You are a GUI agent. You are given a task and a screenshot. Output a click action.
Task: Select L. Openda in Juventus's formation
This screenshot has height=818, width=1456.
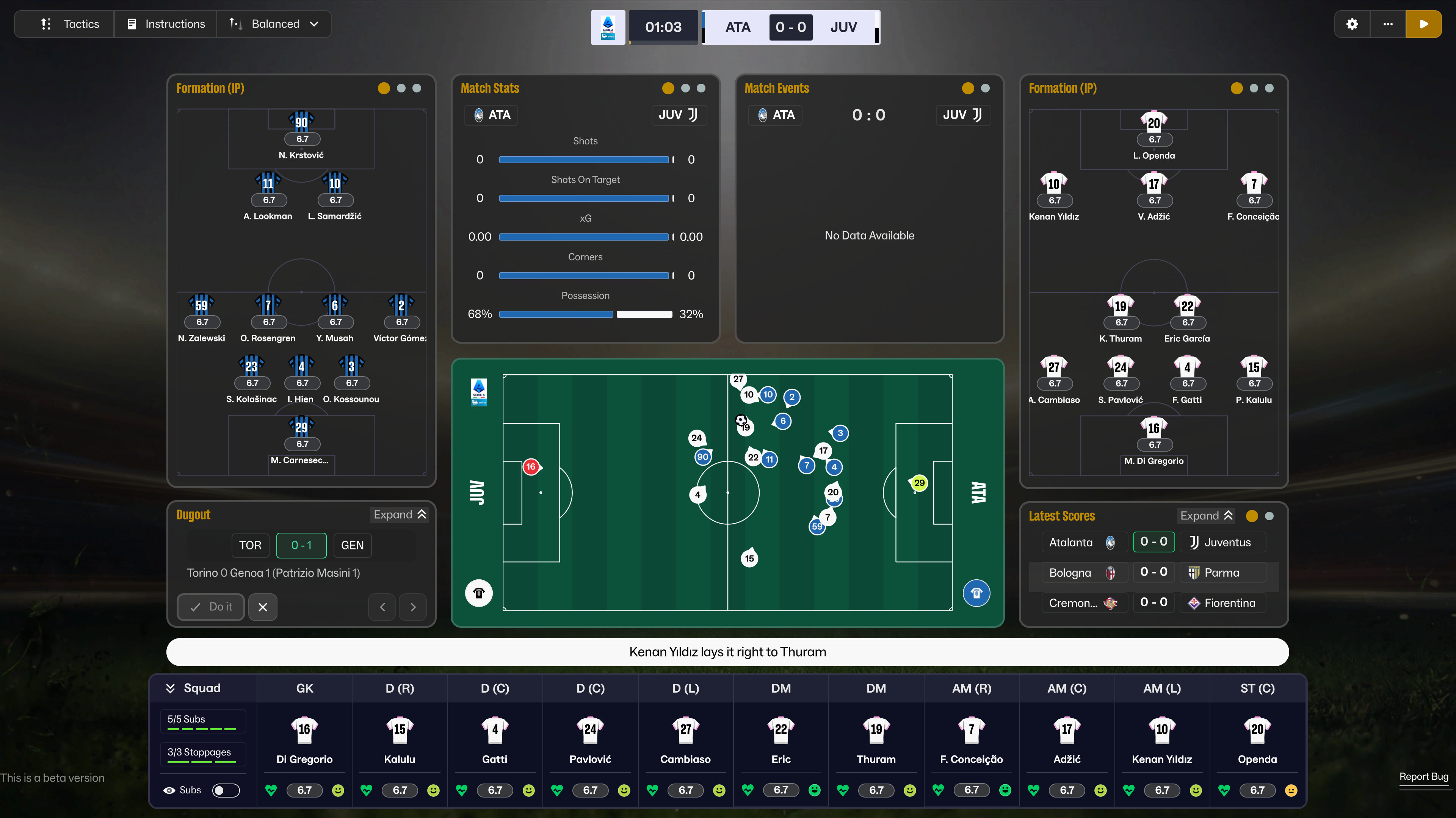coord(1154,136)
